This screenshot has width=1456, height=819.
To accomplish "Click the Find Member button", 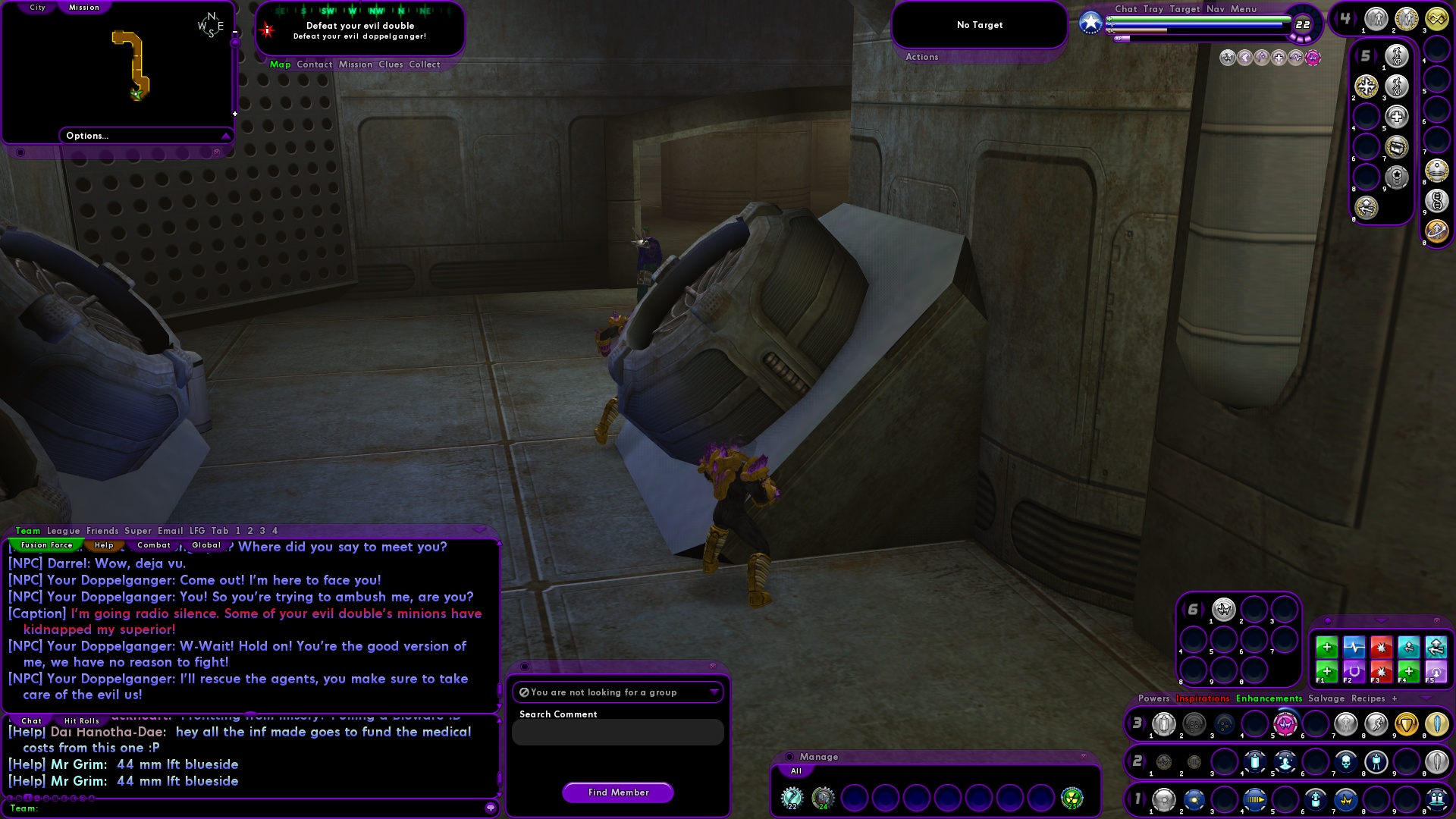I will click(x=617, y=792).
